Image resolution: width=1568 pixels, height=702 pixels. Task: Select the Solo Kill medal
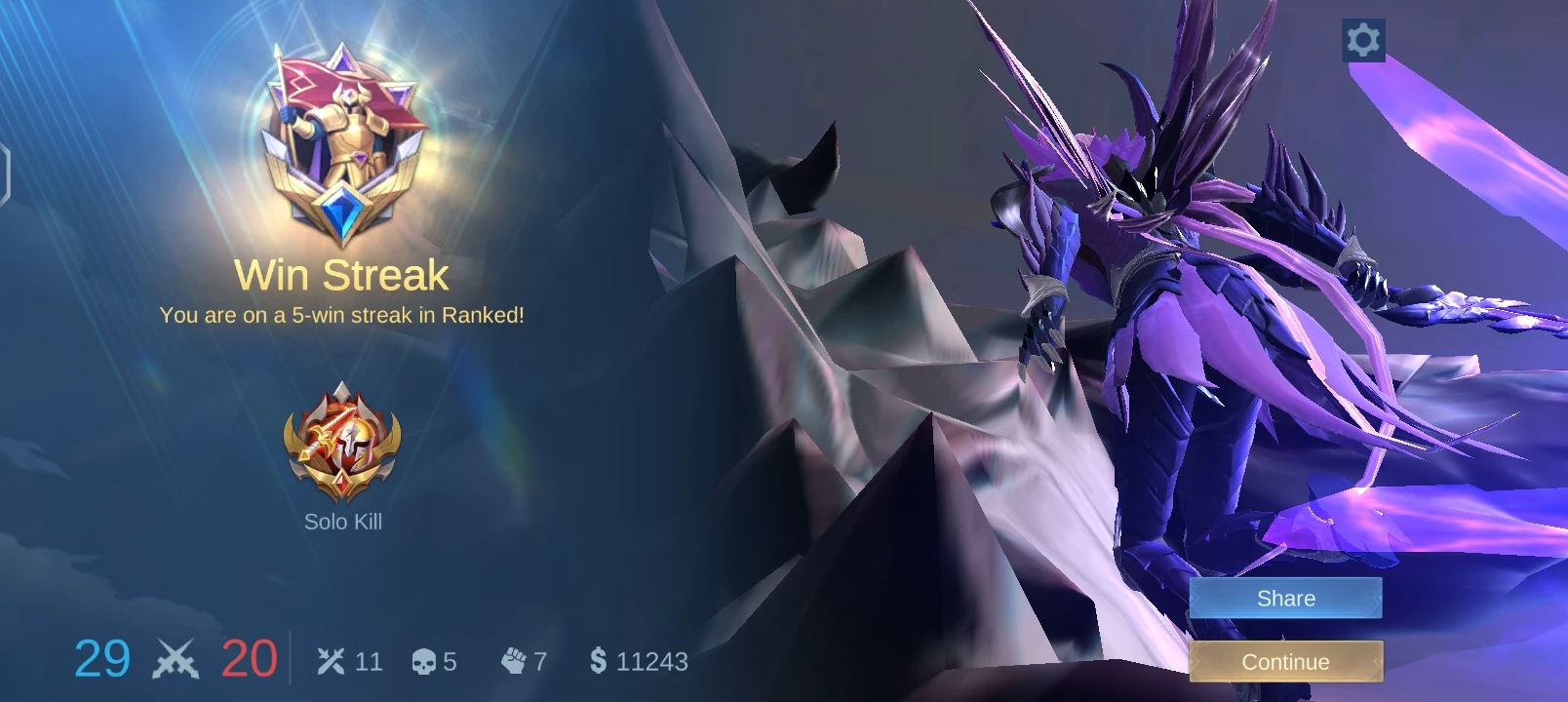pos(342,443)
